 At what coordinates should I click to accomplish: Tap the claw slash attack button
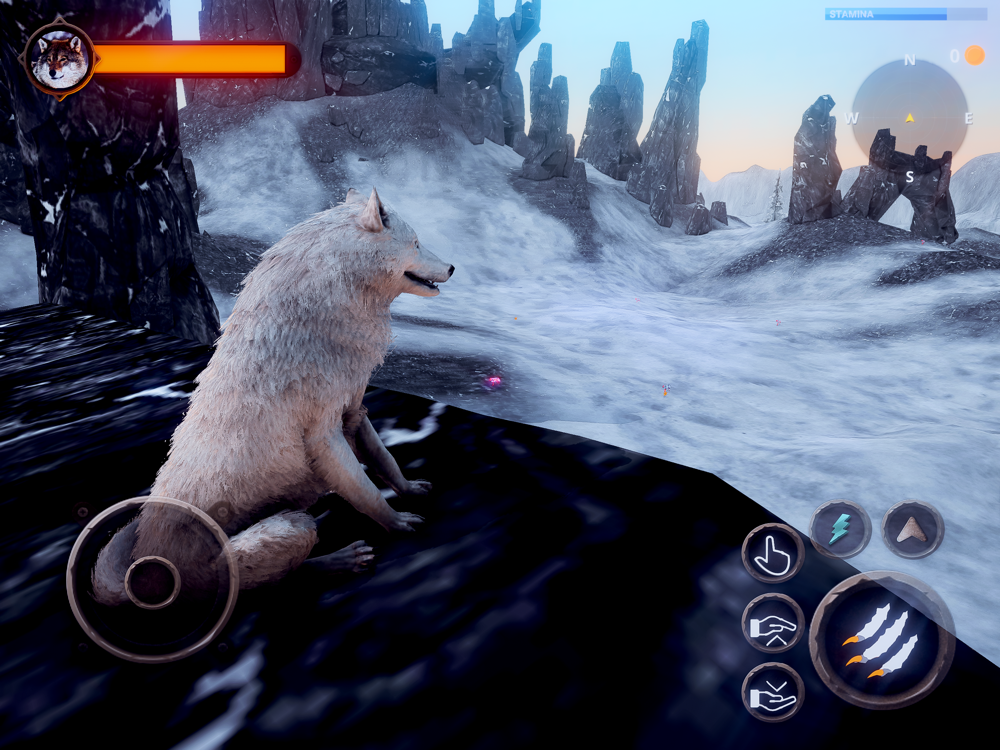881,639
